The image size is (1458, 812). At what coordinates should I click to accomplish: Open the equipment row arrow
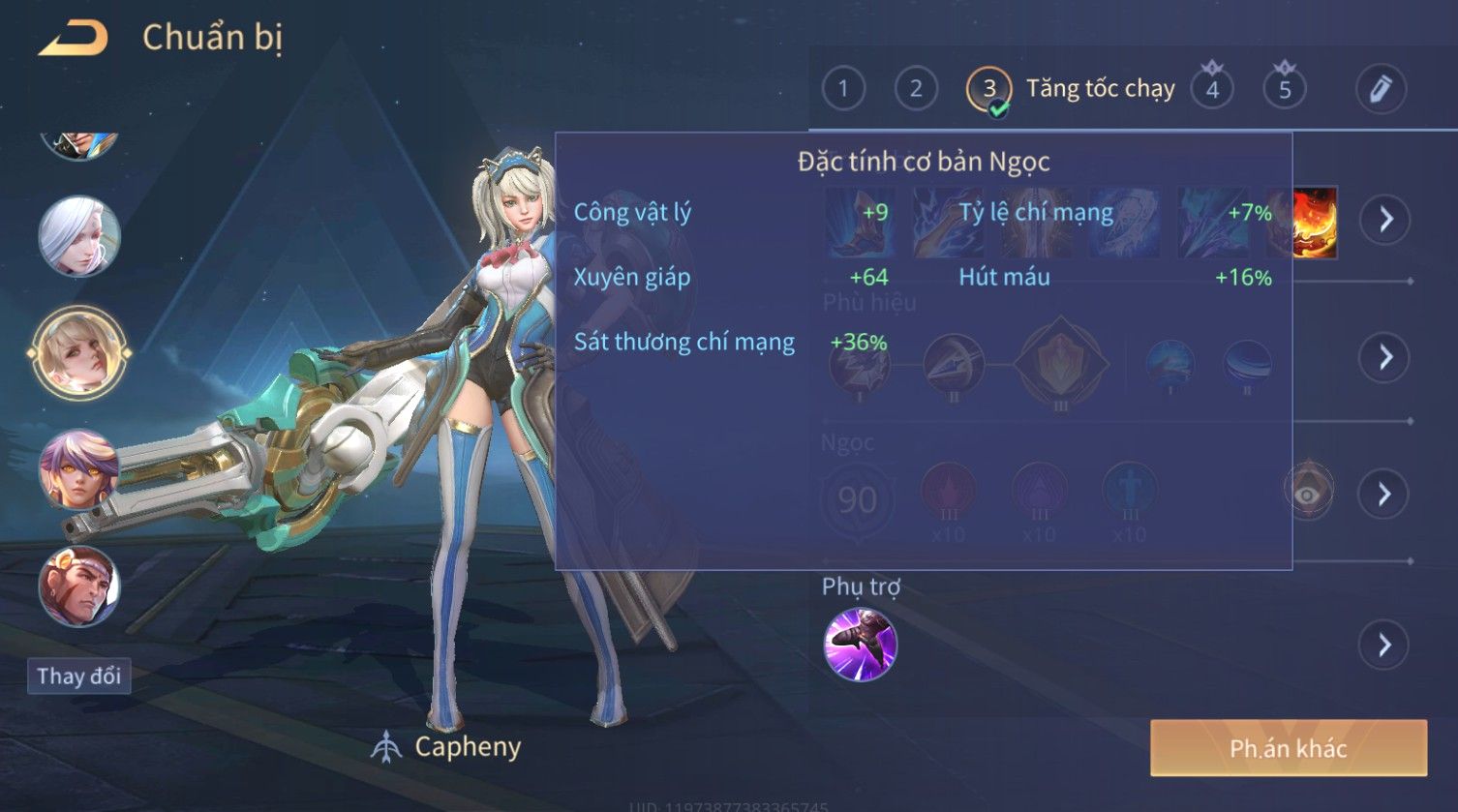click(1385, 220)
